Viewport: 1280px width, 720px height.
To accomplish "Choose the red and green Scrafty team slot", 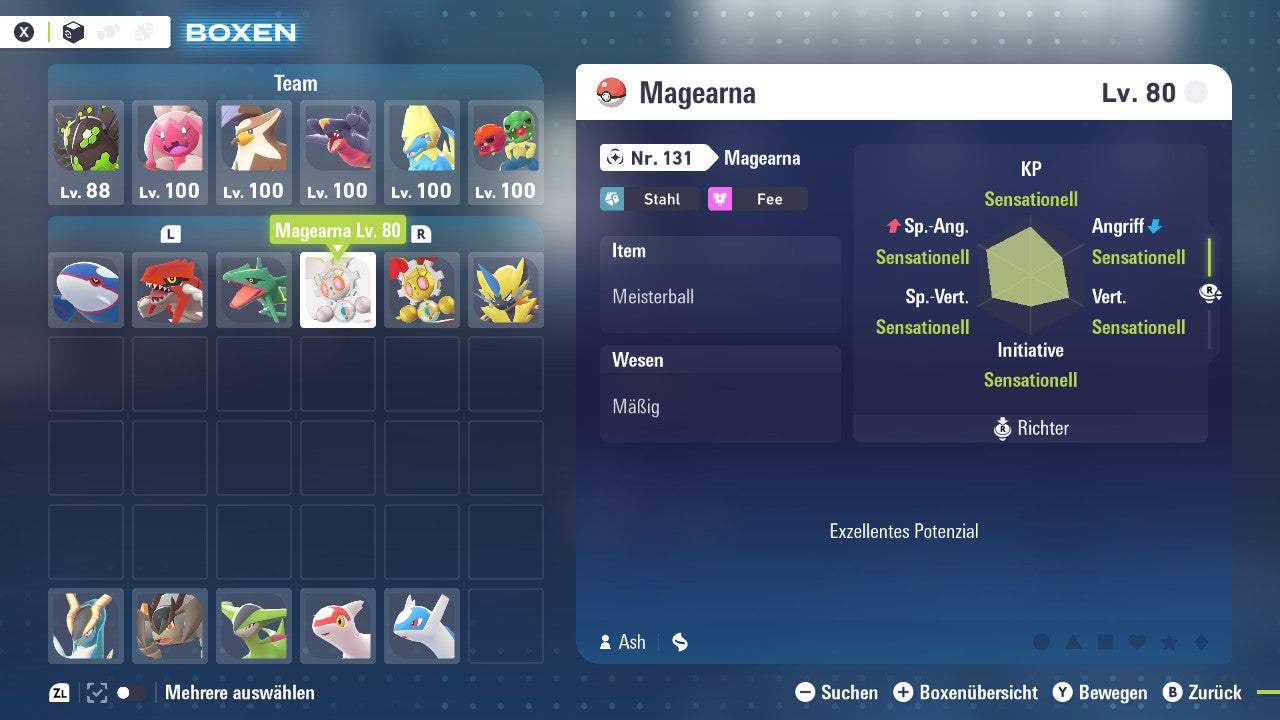I will click(506, 152).
